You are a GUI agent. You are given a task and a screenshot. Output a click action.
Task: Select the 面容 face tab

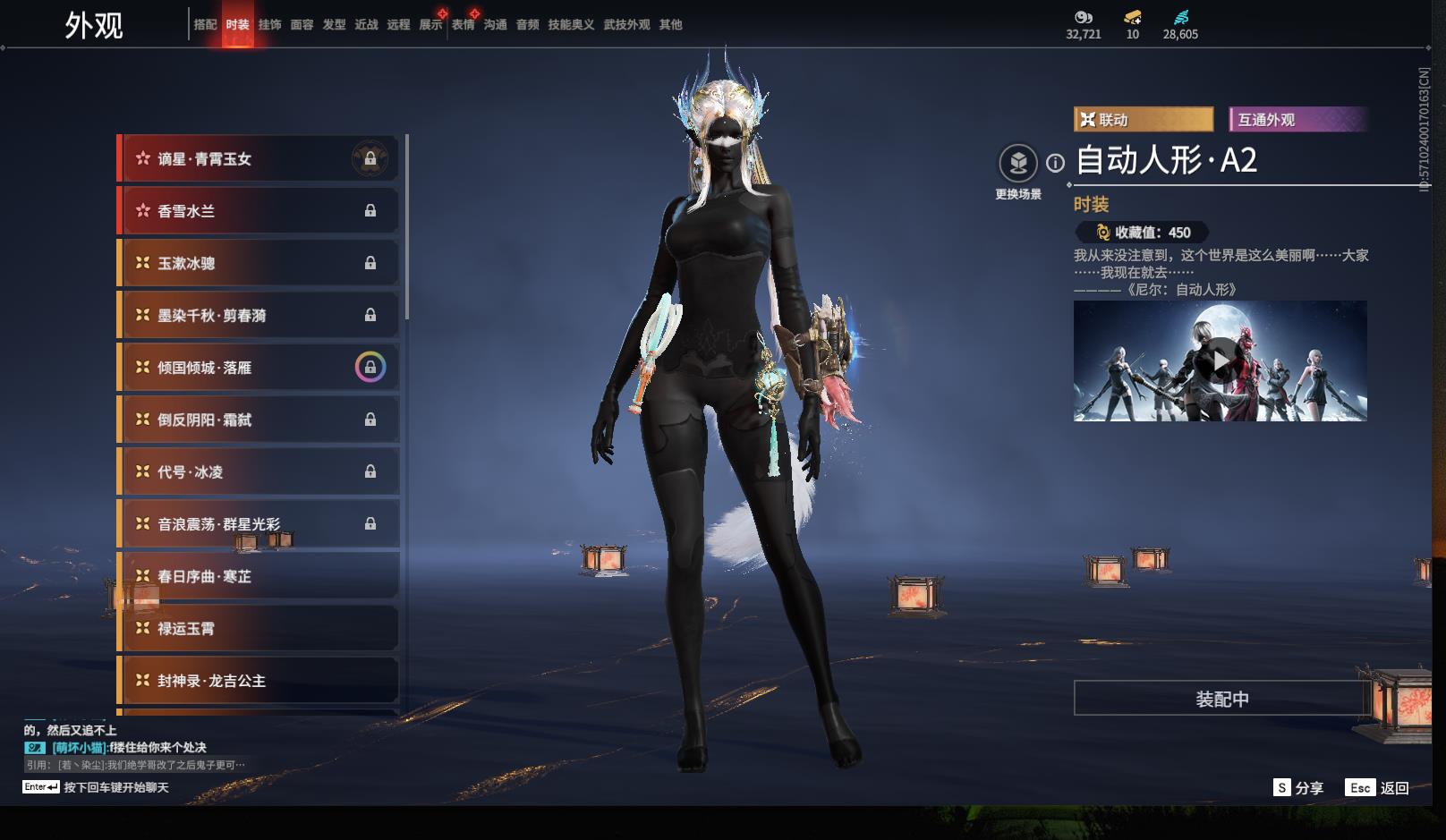point(302,25)
